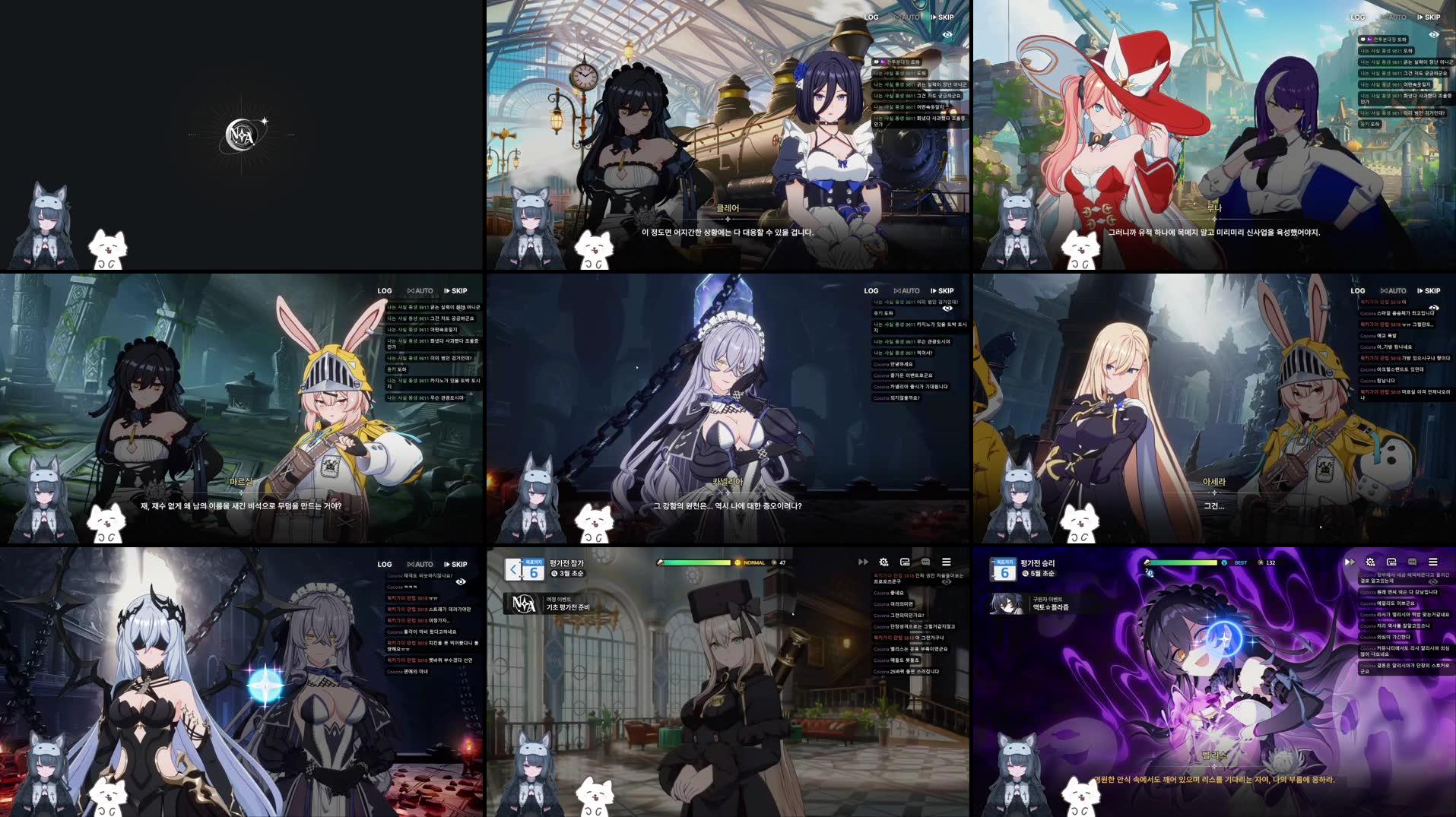Toggle the eye icon under the SKIP button
This screenshot has height=817, width=1456.
click(947, 34)
